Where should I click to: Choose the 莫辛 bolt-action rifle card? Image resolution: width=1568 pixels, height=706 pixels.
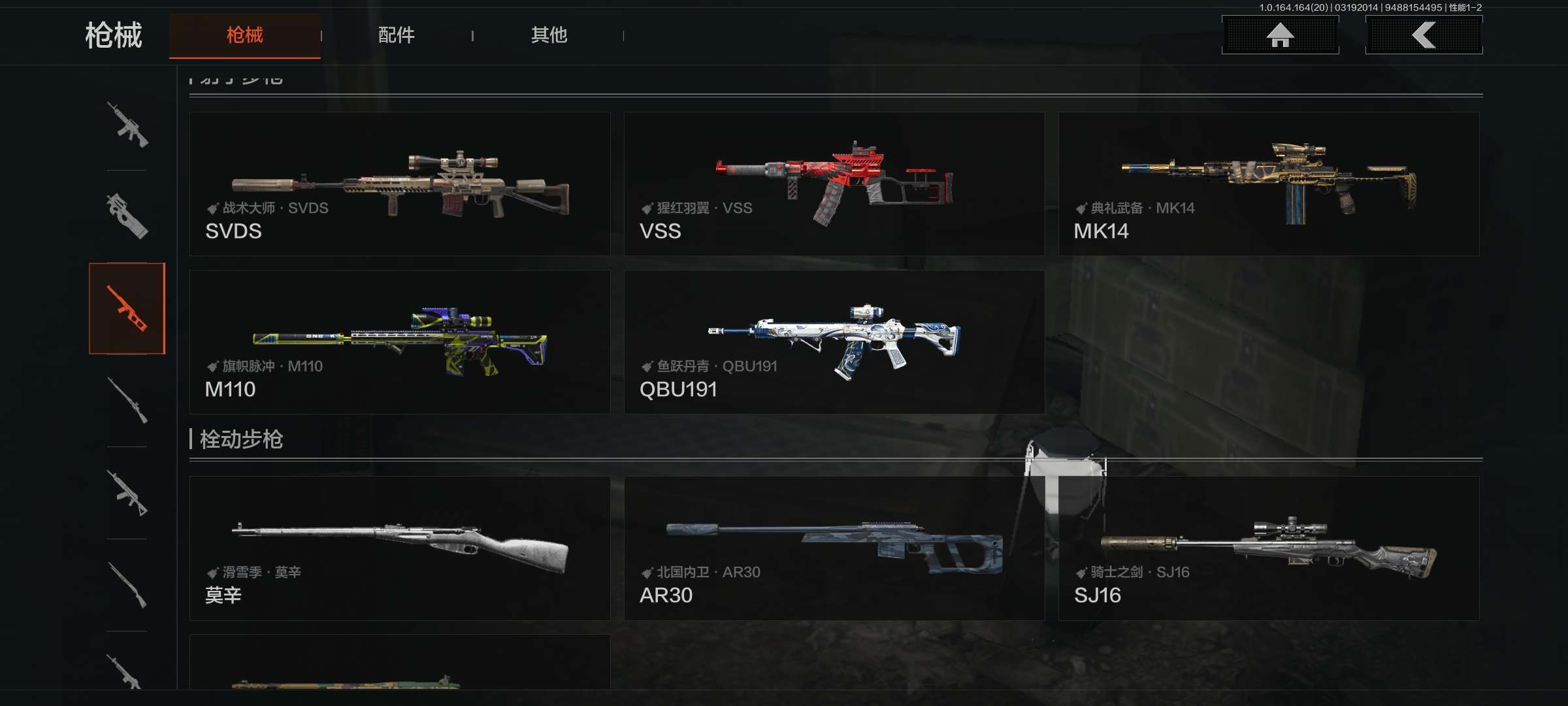400,548
